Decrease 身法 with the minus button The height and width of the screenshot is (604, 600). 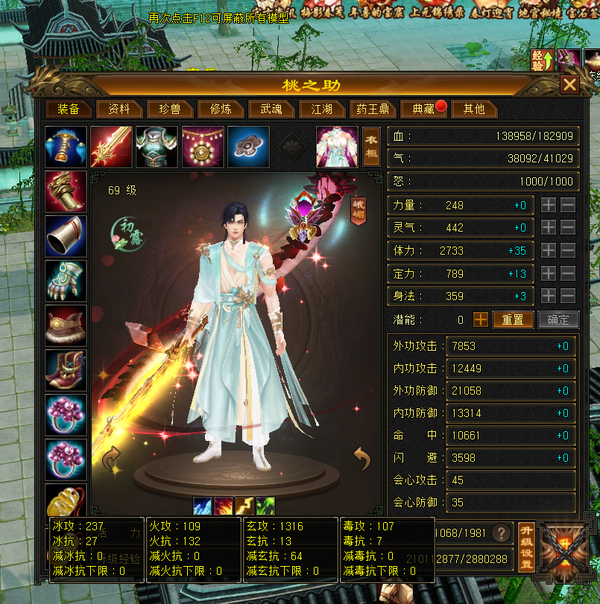[567, 296]
